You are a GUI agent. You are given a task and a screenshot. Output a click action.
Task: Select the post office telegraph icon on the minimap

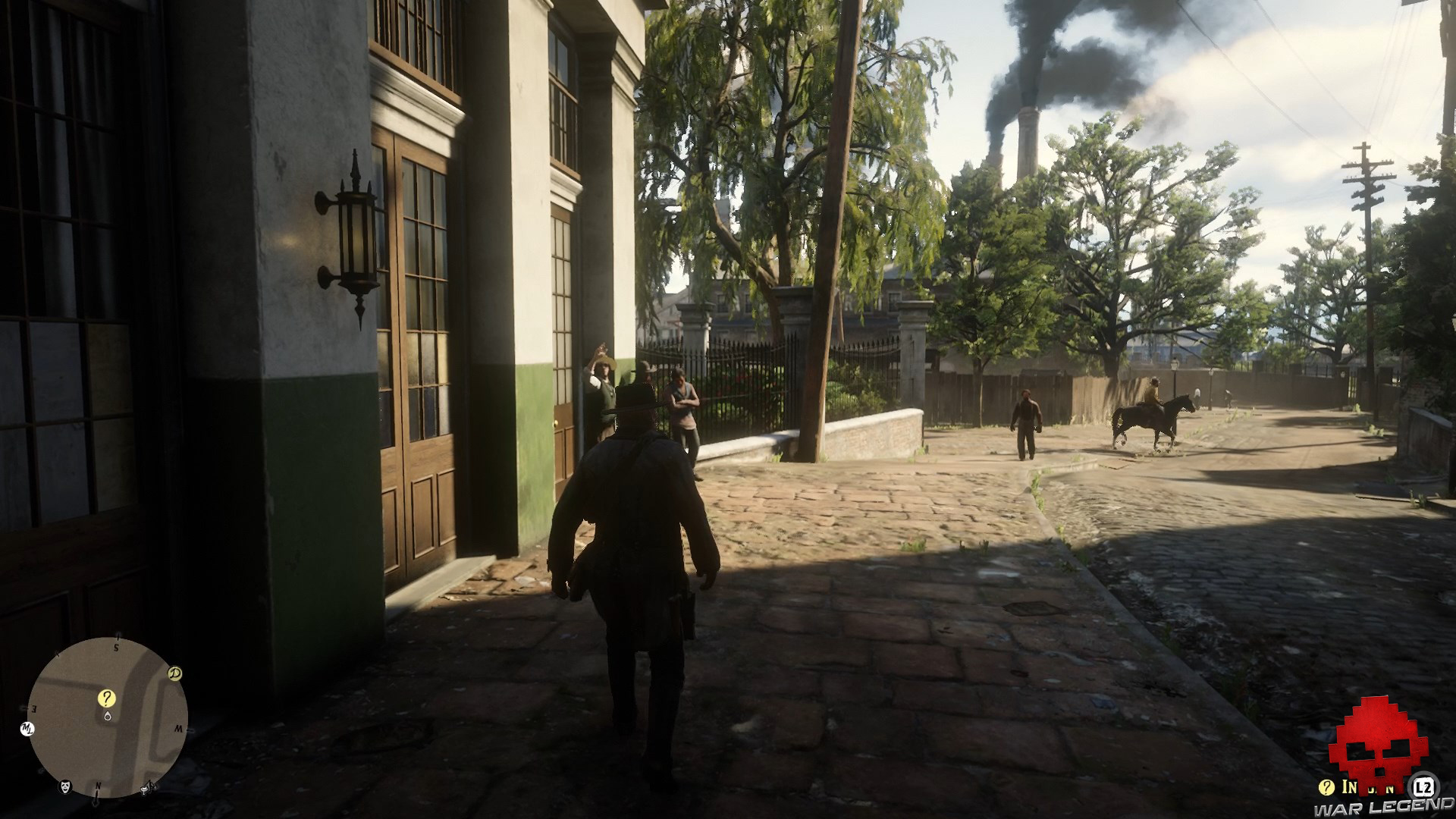coord(146,789)
